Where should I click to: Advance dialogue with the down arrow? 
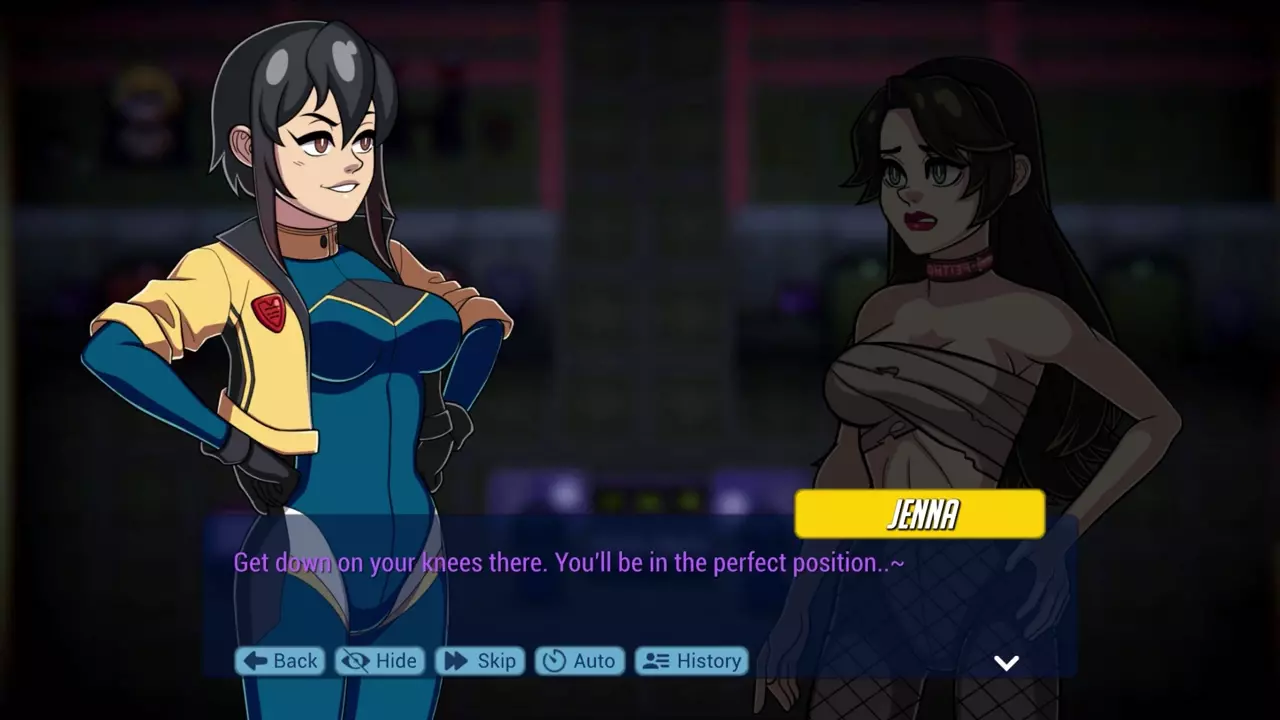1006,663
